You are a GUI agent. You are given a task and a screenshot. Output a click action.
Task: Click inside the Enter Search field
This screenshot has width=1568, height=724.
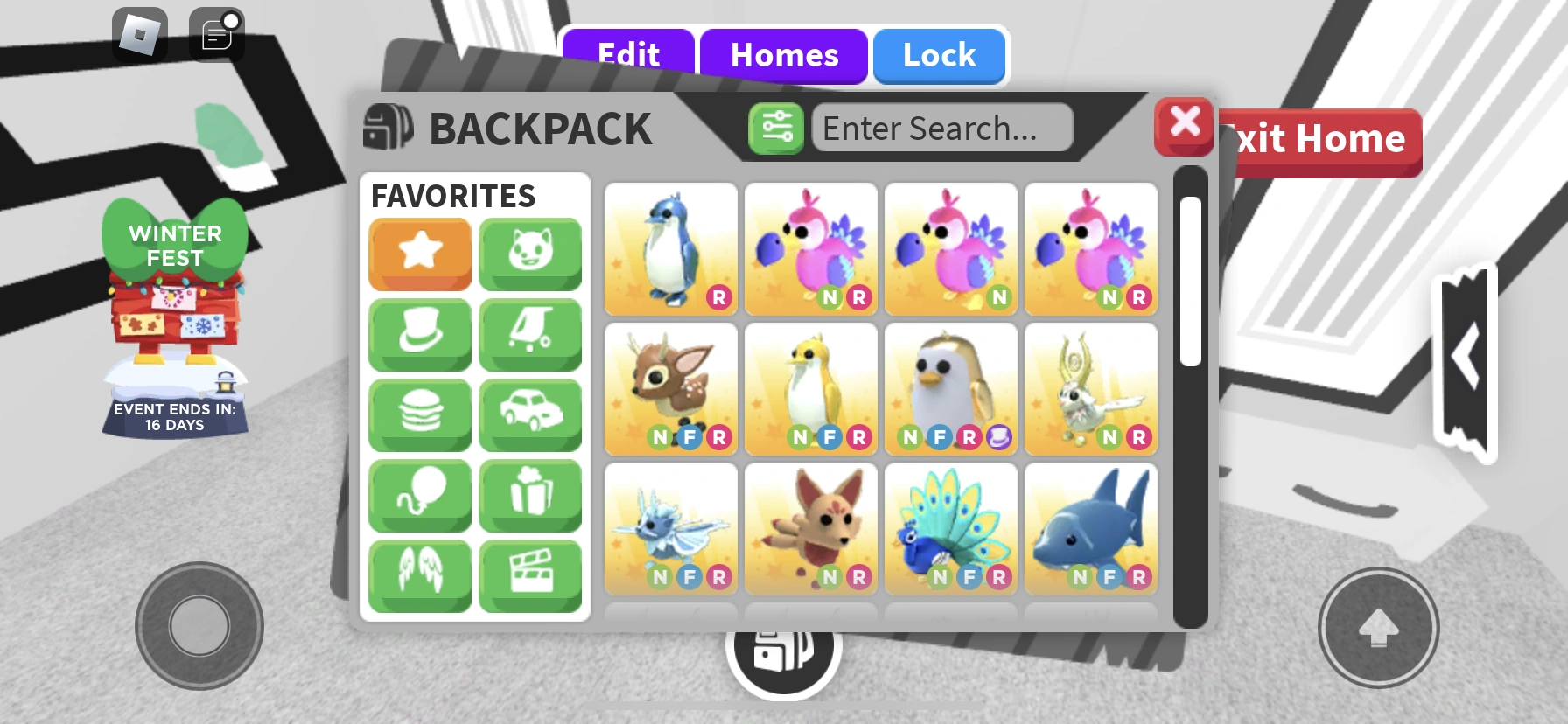(x=941, y=128)
